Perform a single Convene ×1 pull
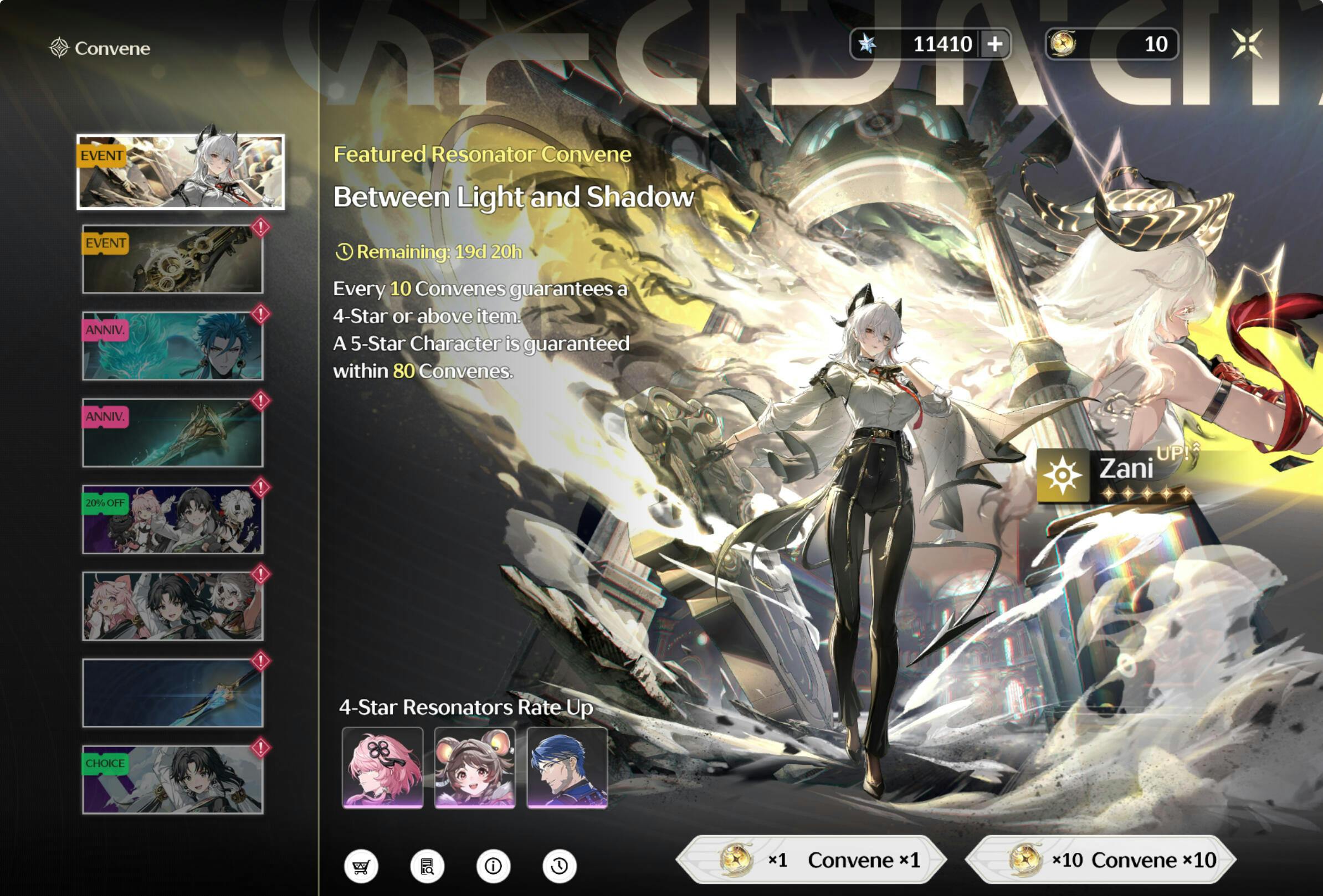 [811, 859]
